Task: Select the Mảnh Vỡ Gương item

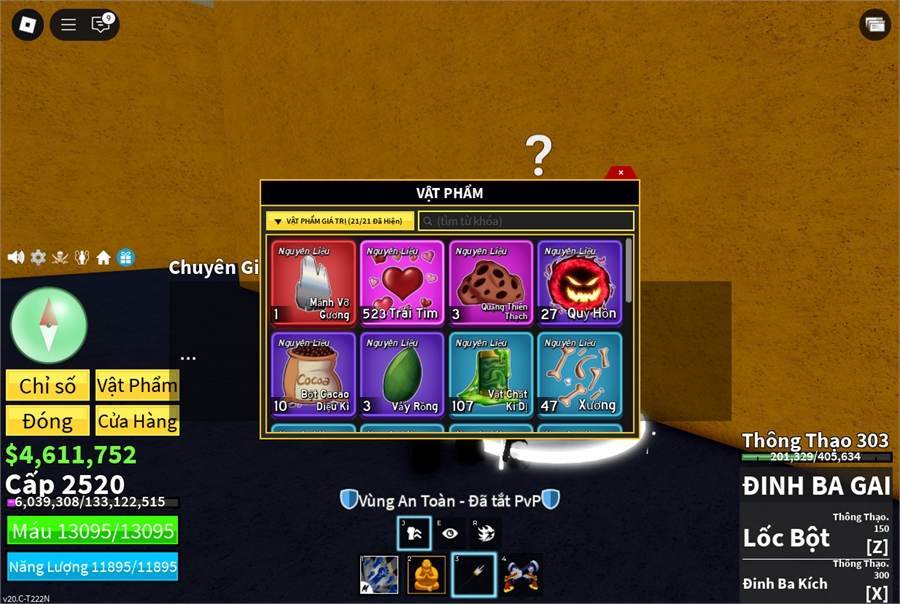Action: click(x=313, y=282)
